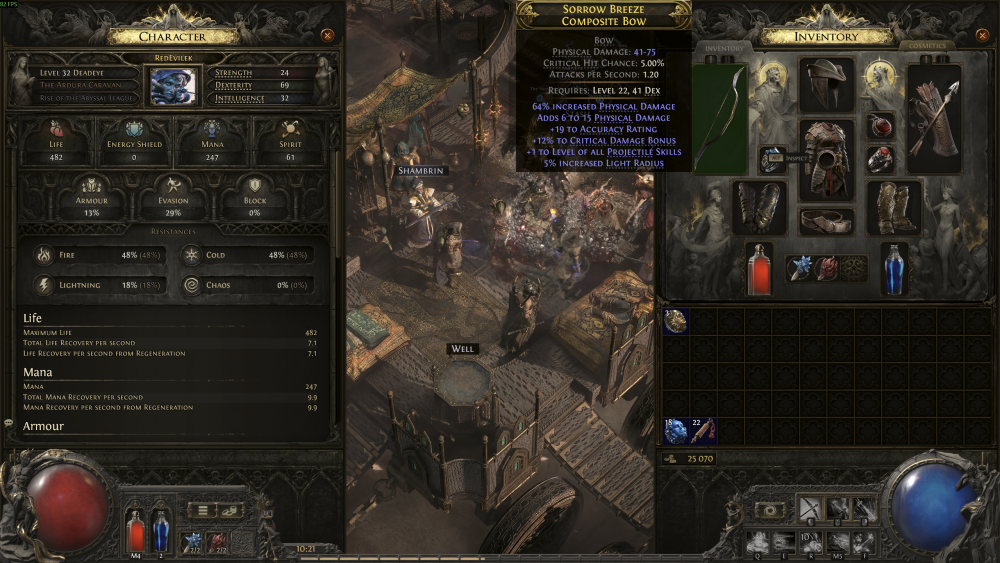Activate the bow shot skill icon
The height and width of the screenshot is (563, 1000).
(810, 509)
